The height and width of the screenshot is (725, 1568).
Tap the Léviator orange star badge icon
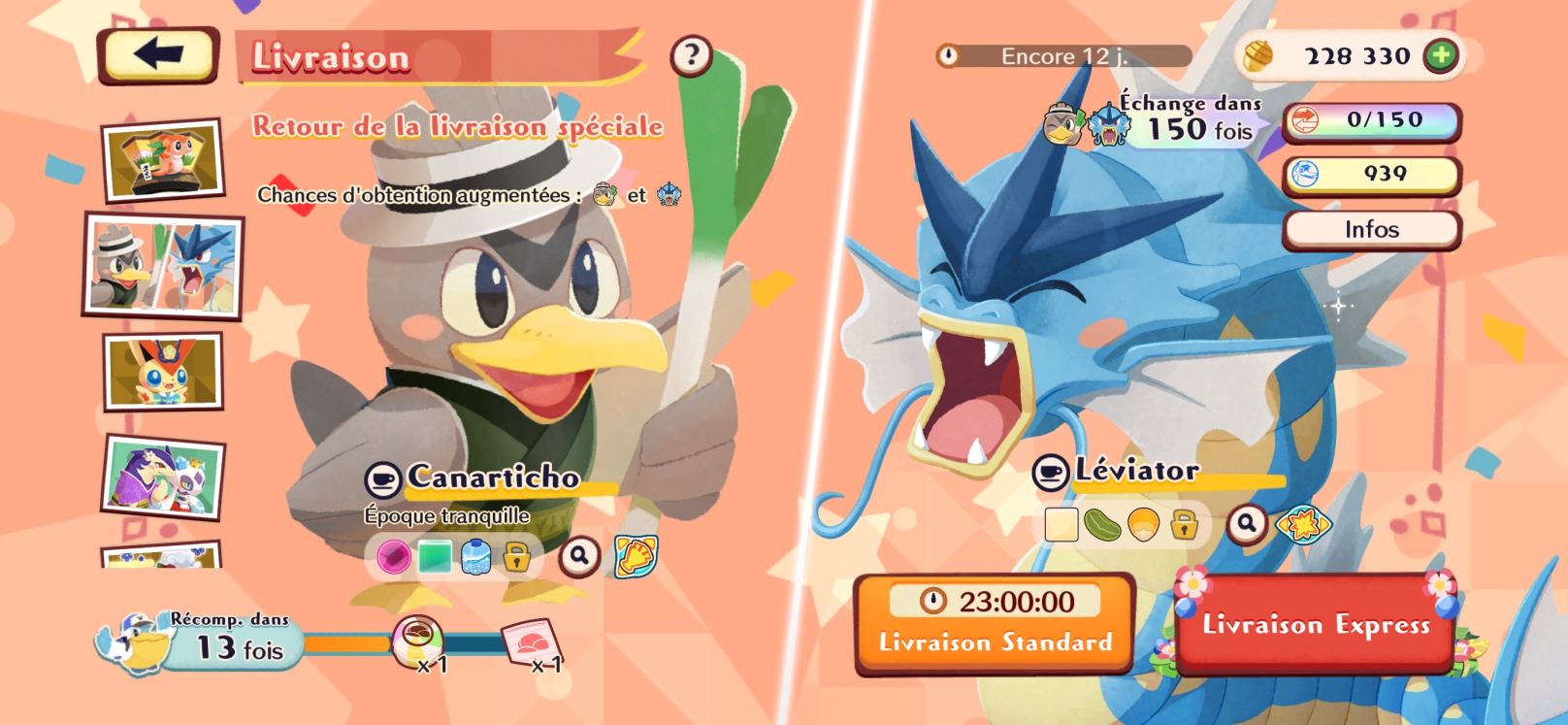[1303, 524]
